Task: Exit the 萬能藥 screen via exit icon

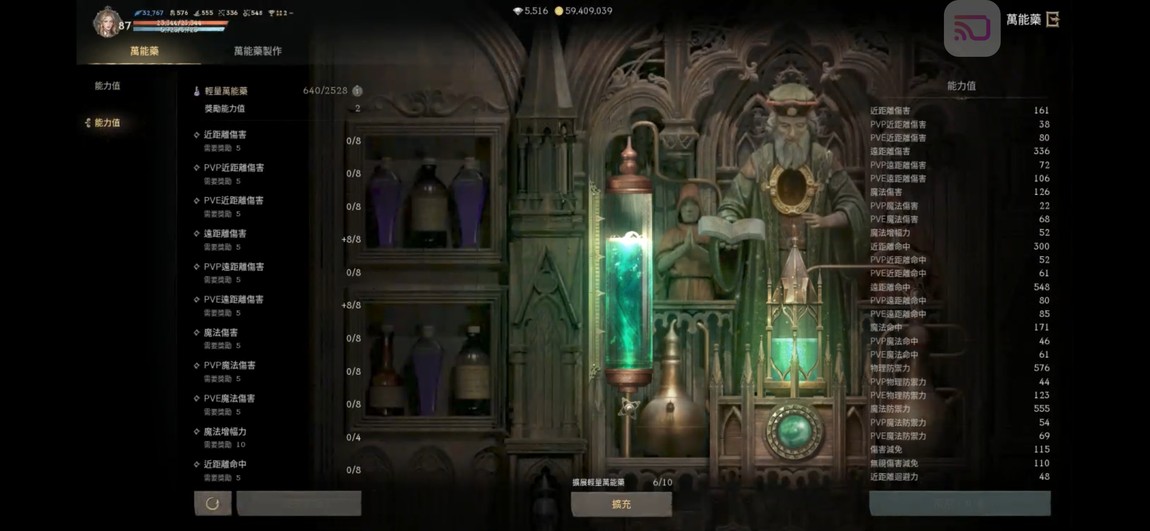Action: 1052,19
